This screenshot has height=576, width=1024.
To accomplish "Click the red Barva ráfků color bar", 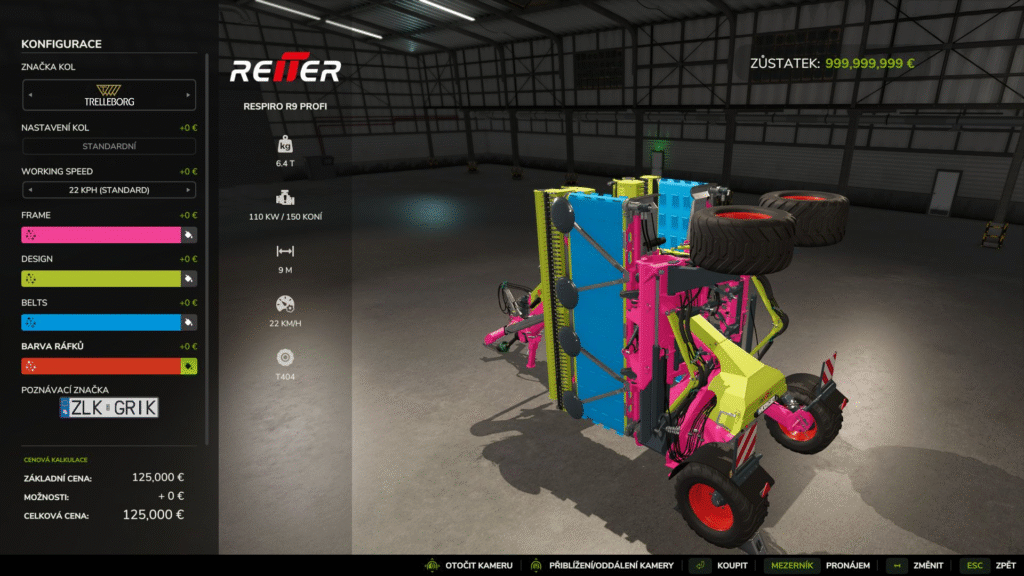I will (100, 367).
